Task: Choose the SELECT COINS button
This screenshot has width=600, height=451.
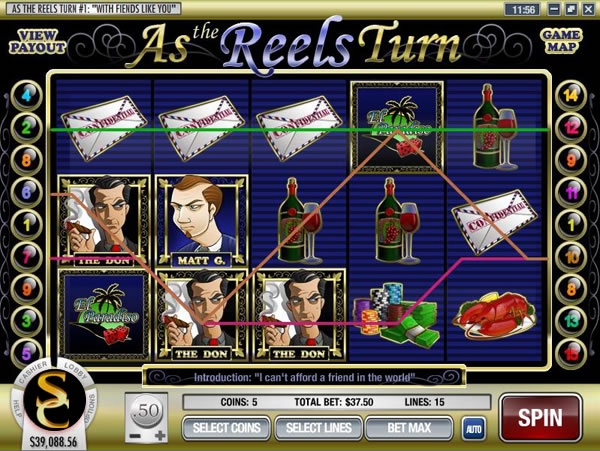Action: pyautogui.click(x=226, y=429)
